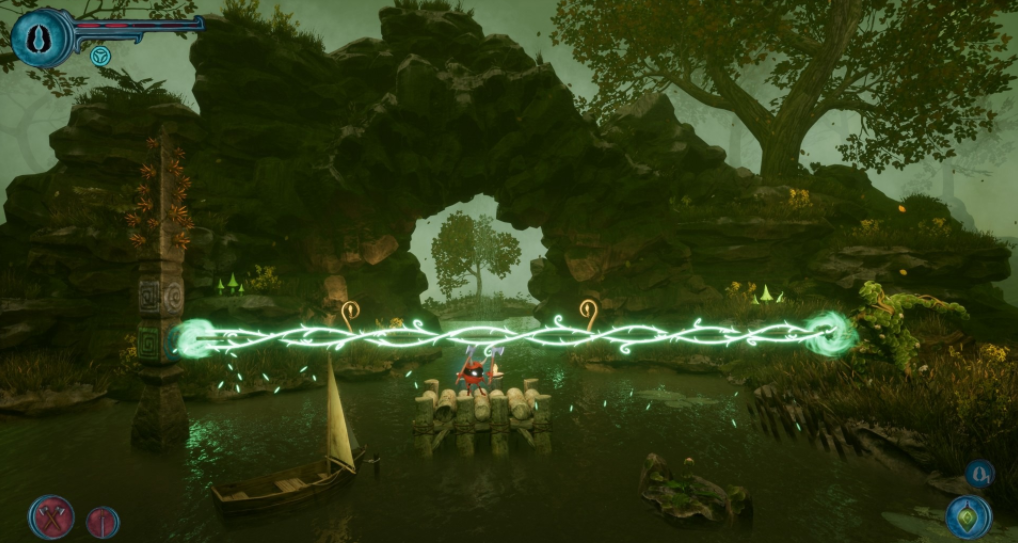
Task: Switch to the sword weapon icon
Action: (x=102, y=522)
